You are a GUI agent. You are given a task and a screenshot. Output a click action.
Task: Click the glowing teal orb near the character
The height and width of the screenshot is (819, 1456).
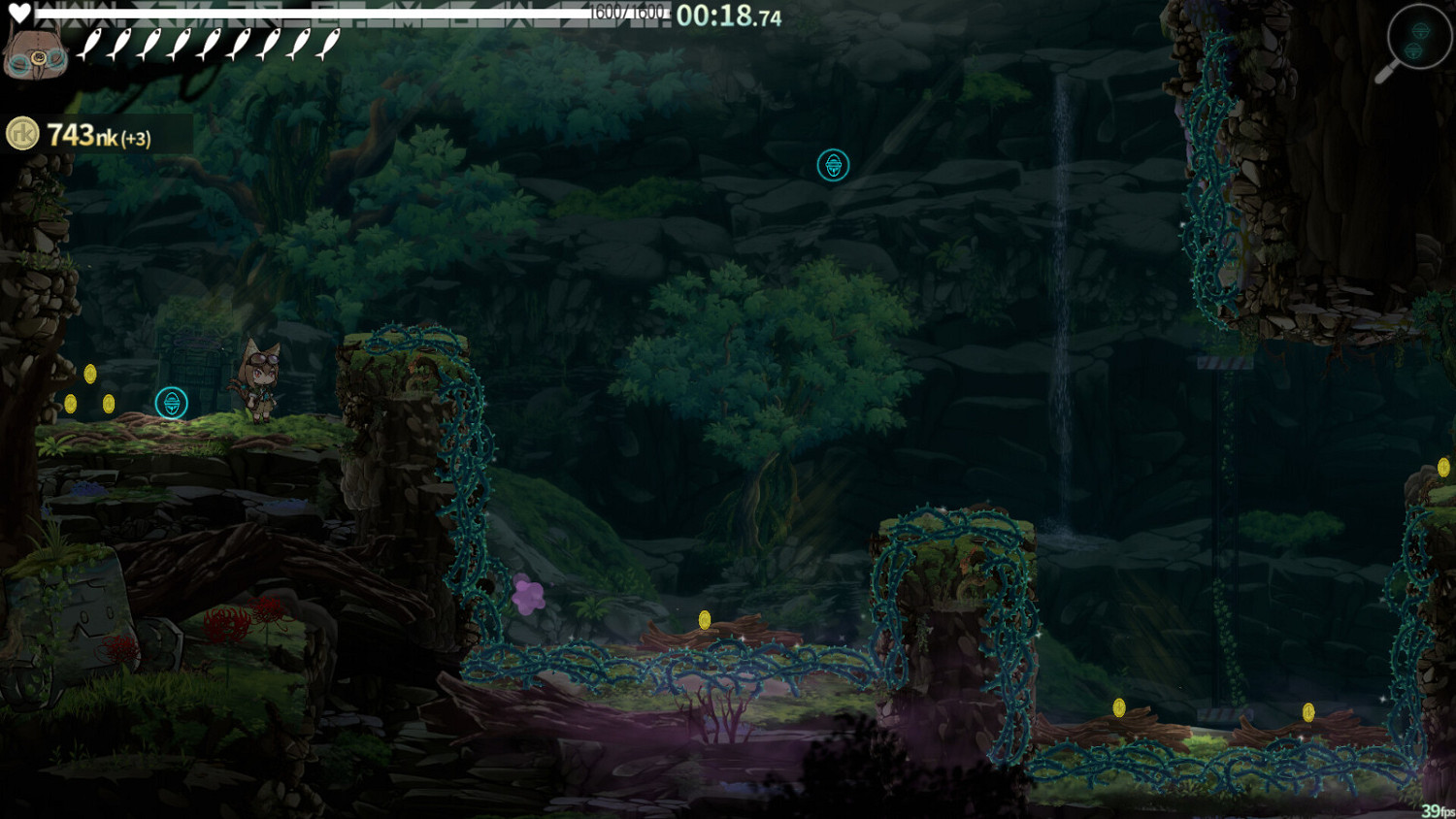coord(171,403)
